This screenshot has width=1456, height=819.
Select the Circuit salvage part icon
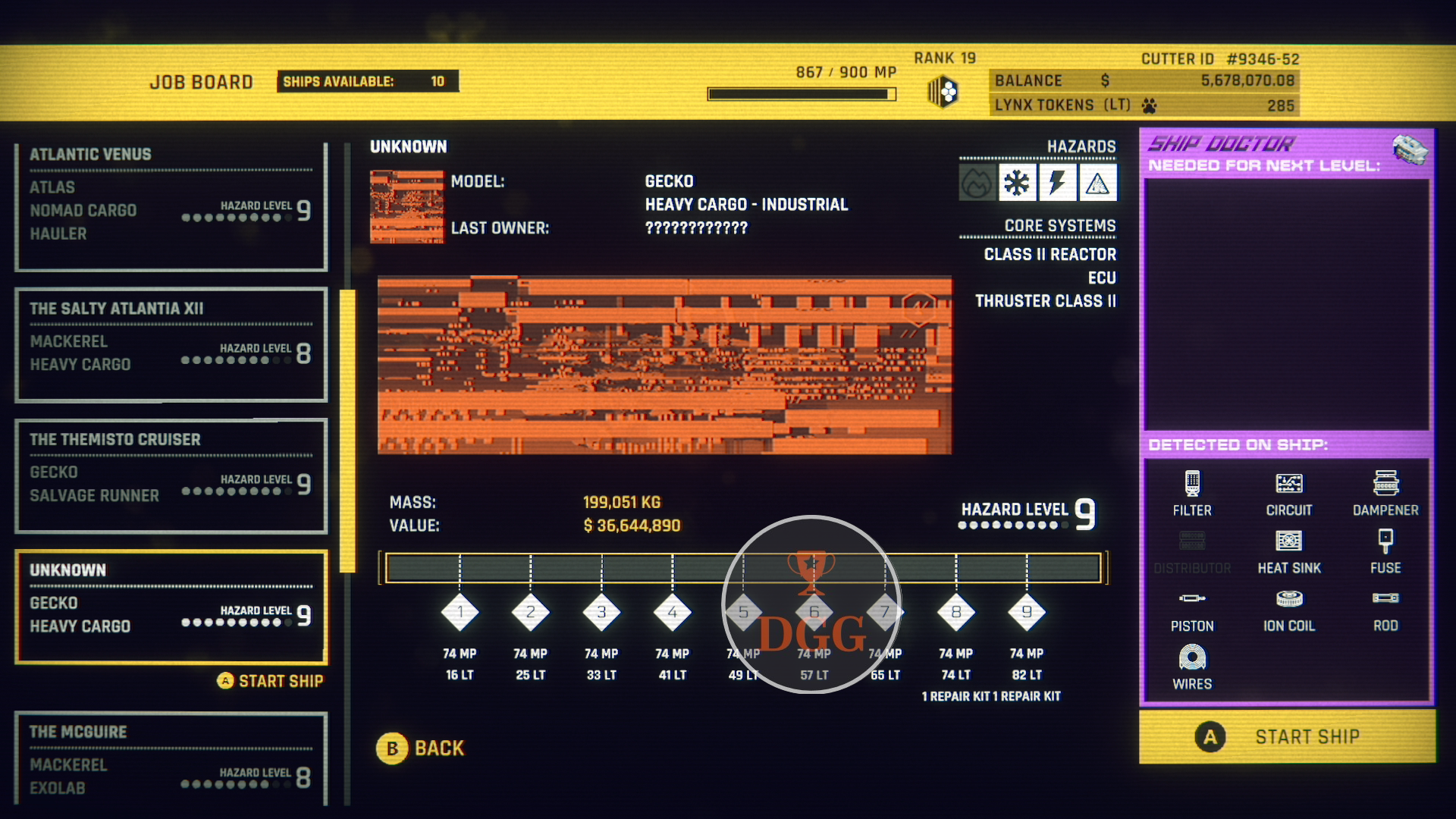(1288, 483)
